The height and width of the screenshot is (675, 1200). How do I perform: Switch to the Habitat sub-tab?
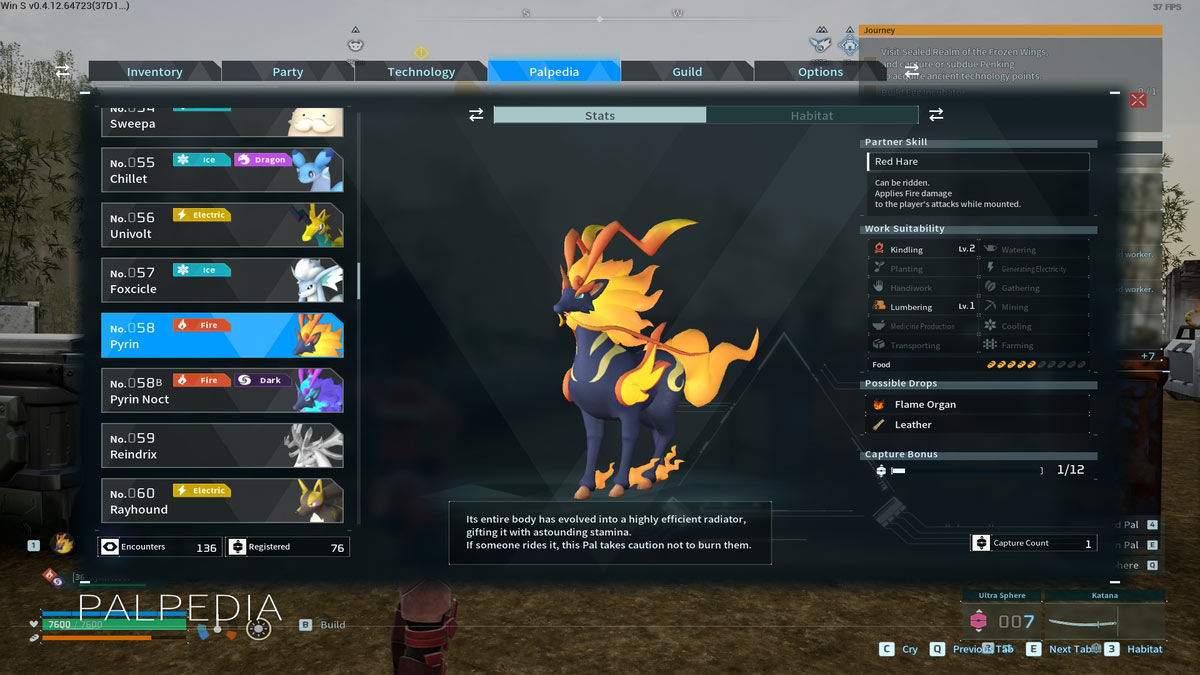point(811,116)
